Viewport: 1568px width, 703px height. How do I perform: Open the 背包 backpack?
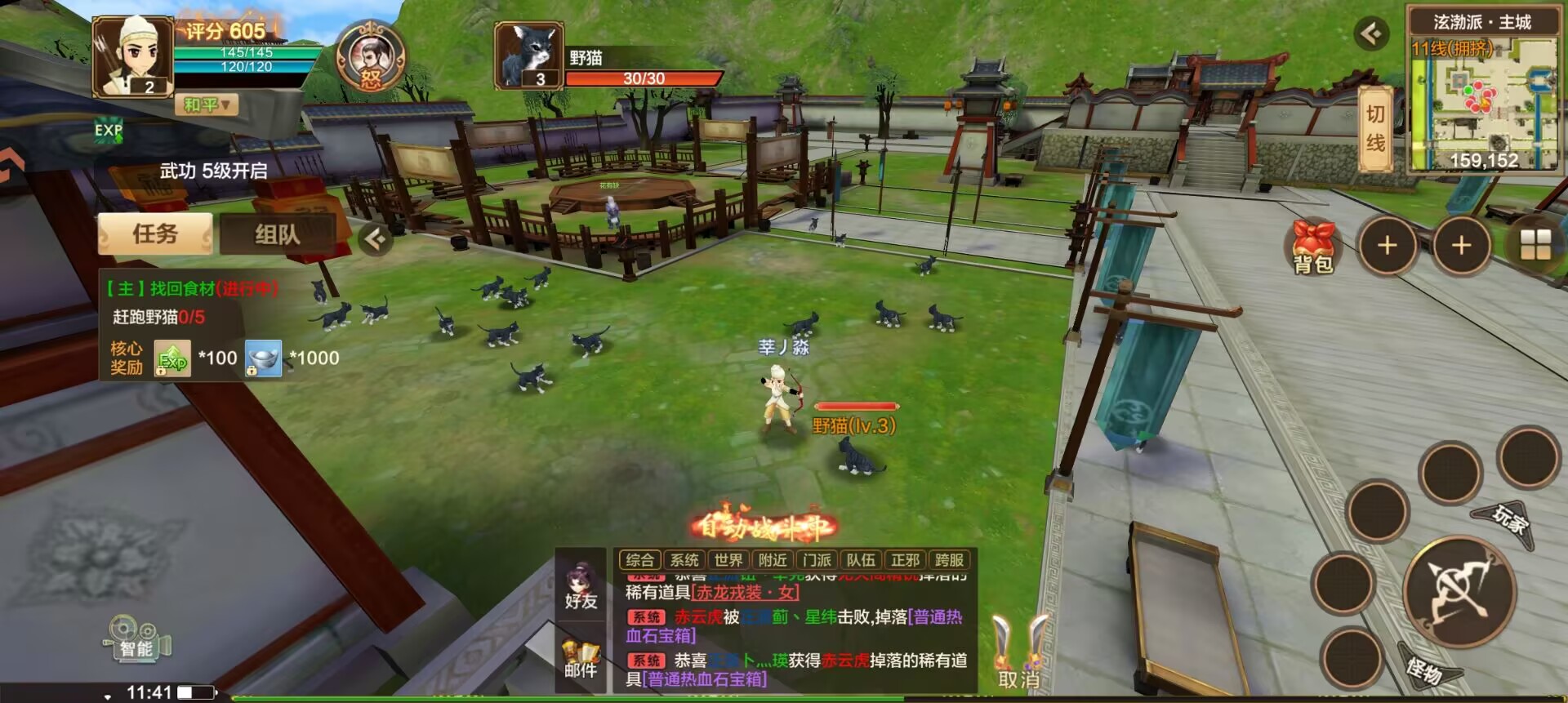pyautogui.click(x=1313, y=247)
